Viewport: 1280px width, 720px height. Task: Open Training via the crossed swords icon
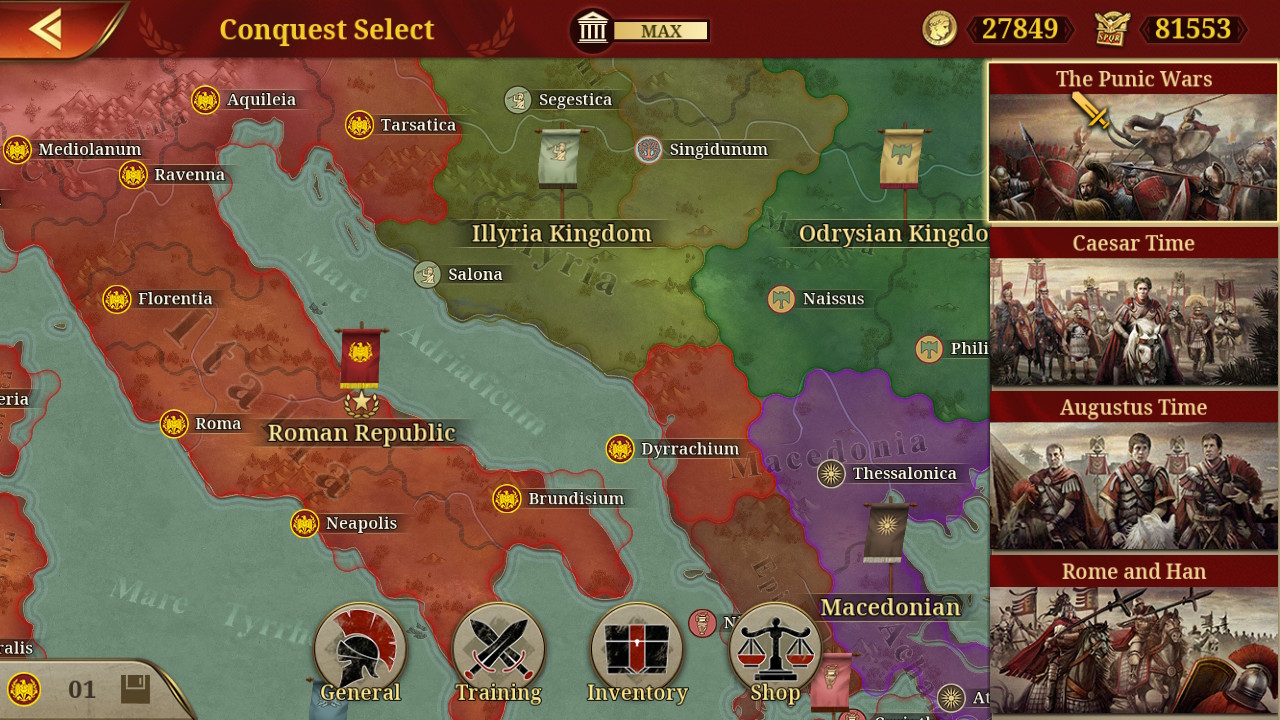click(498, 645)
